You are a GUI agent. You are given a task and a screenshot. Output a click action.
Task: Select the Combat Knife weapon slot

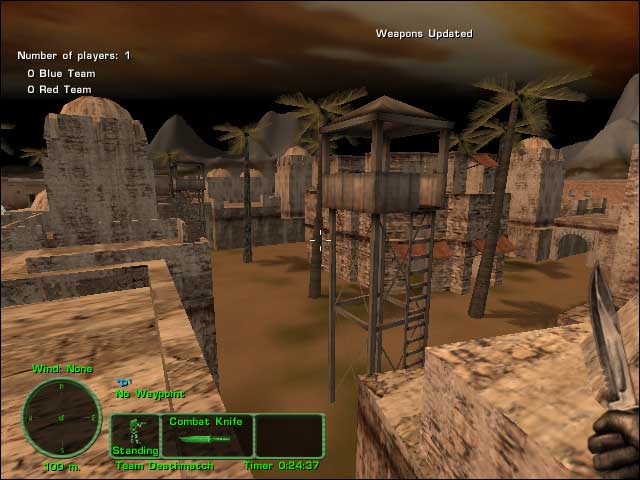tap(205, 436)
